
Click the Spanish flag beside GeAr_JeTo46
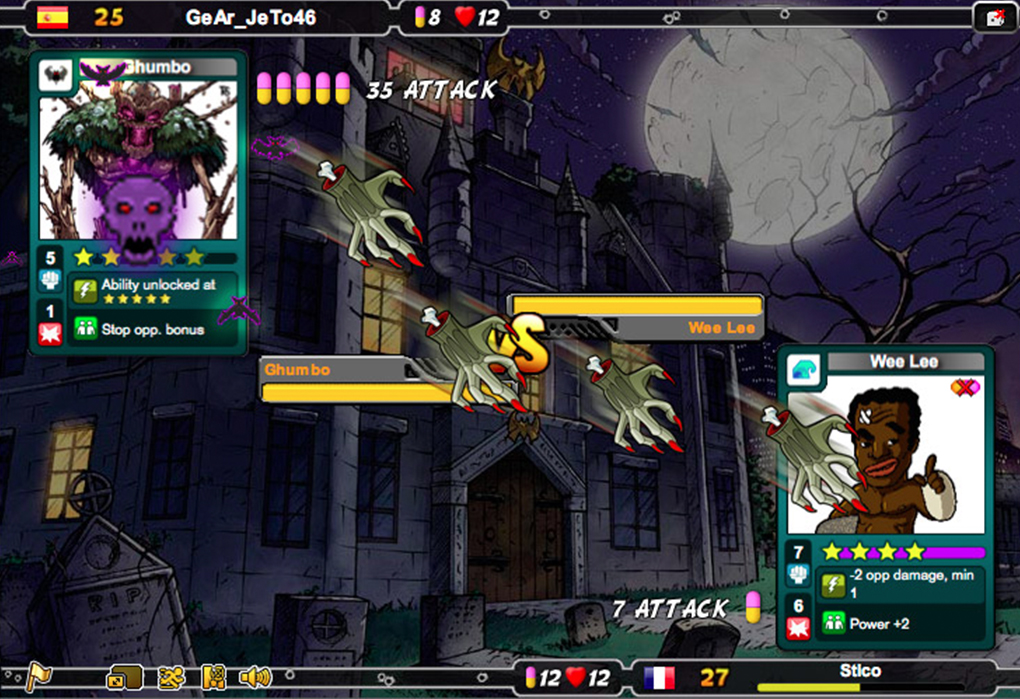tap(52, 17)
